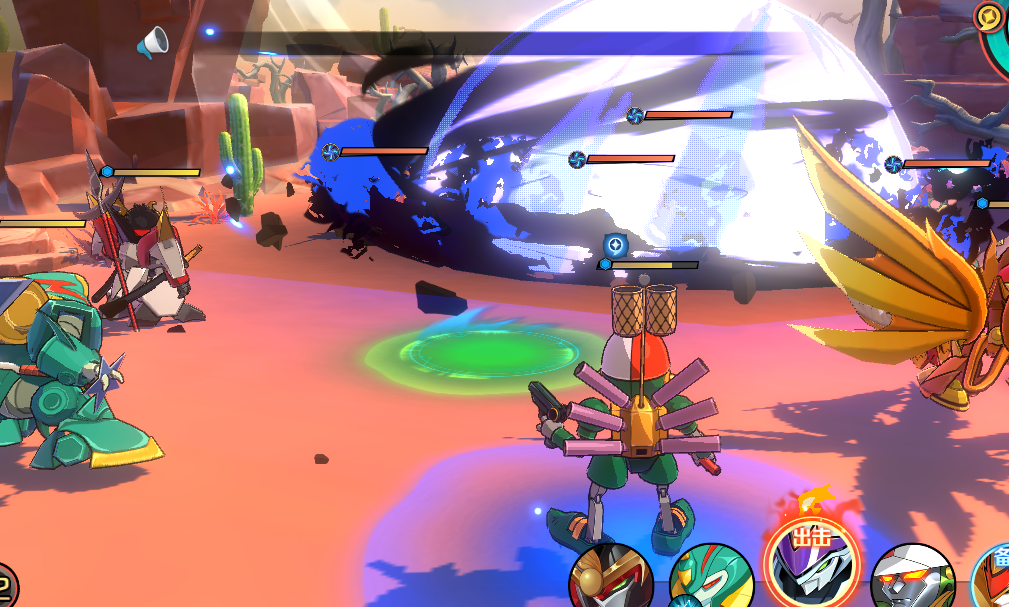Activate the flaming purple mech 出击 portrait
The image size is (1009, 607).
[811, 563]
